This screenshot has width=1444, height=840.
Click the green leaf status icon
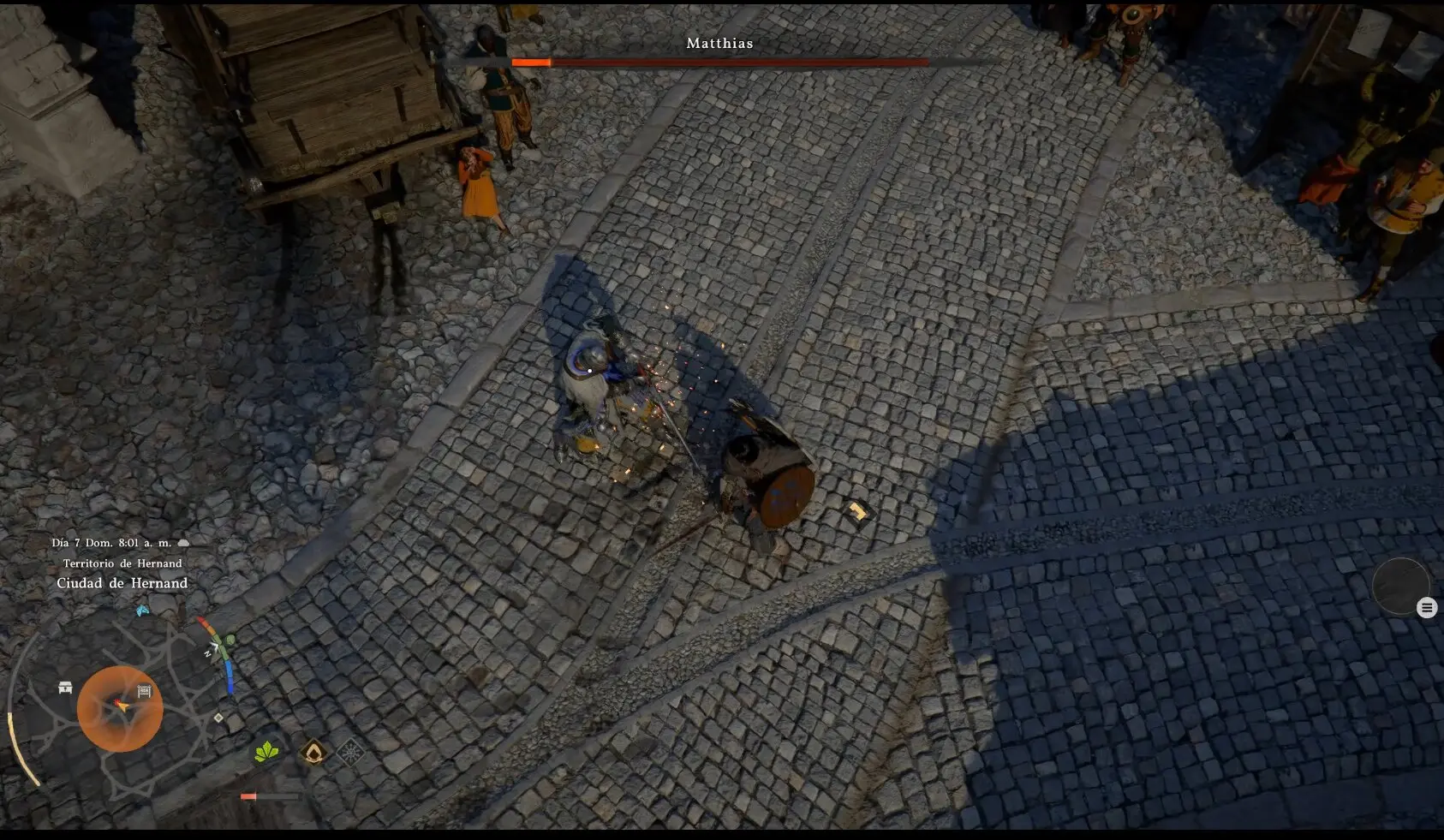click(x=267, y=753)
